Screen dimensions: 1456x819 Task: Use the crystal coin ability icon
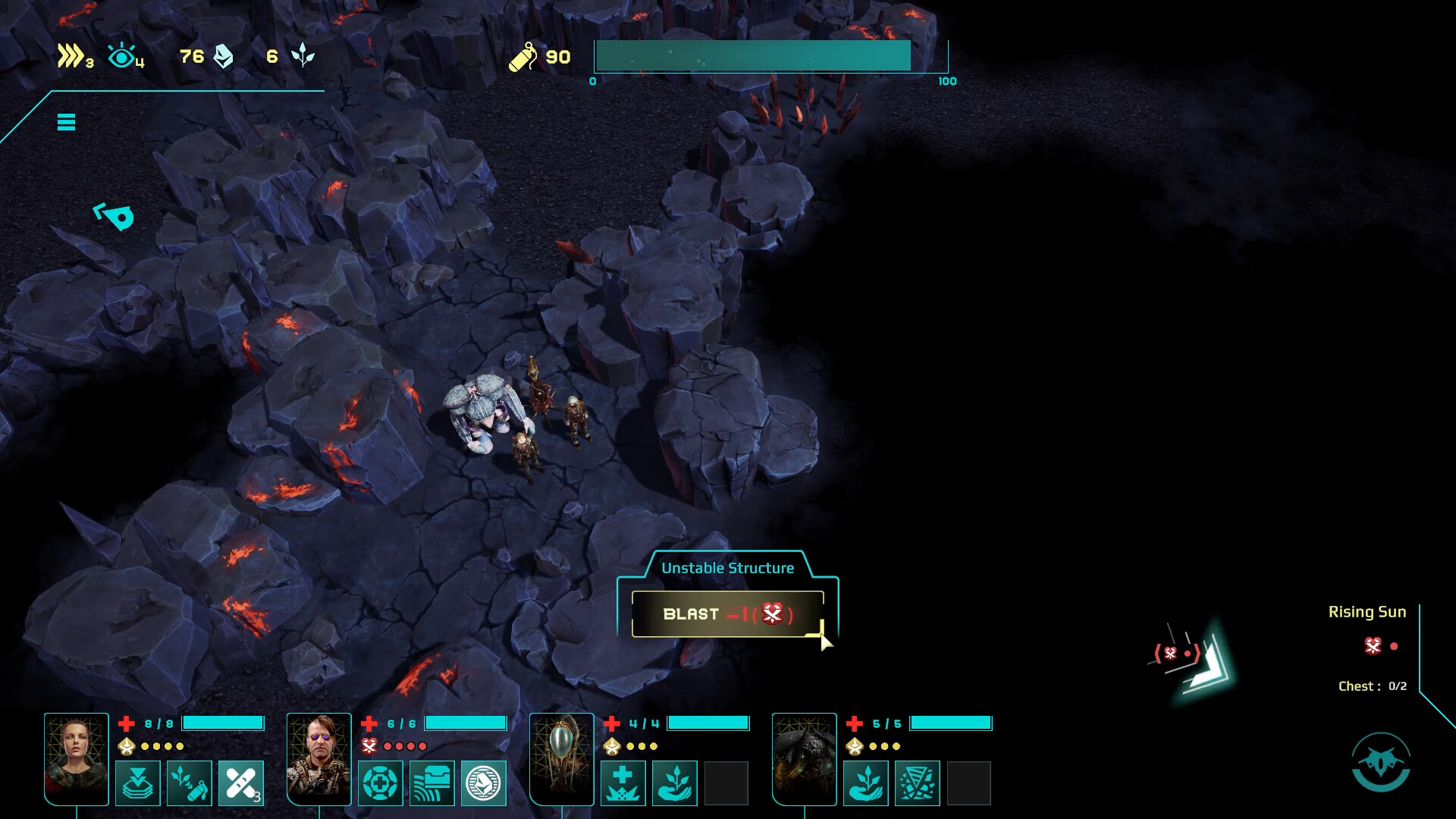pos(483,783)
